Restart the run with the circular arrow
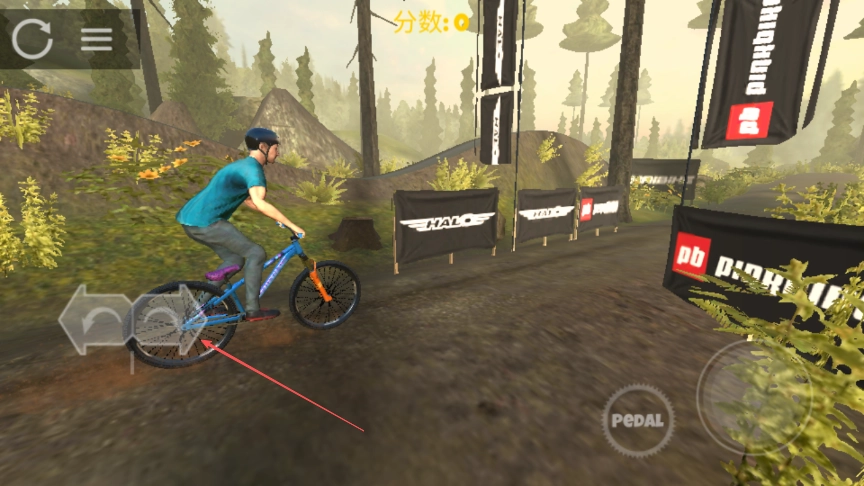 pyautogui.click(x=32, y=38)
